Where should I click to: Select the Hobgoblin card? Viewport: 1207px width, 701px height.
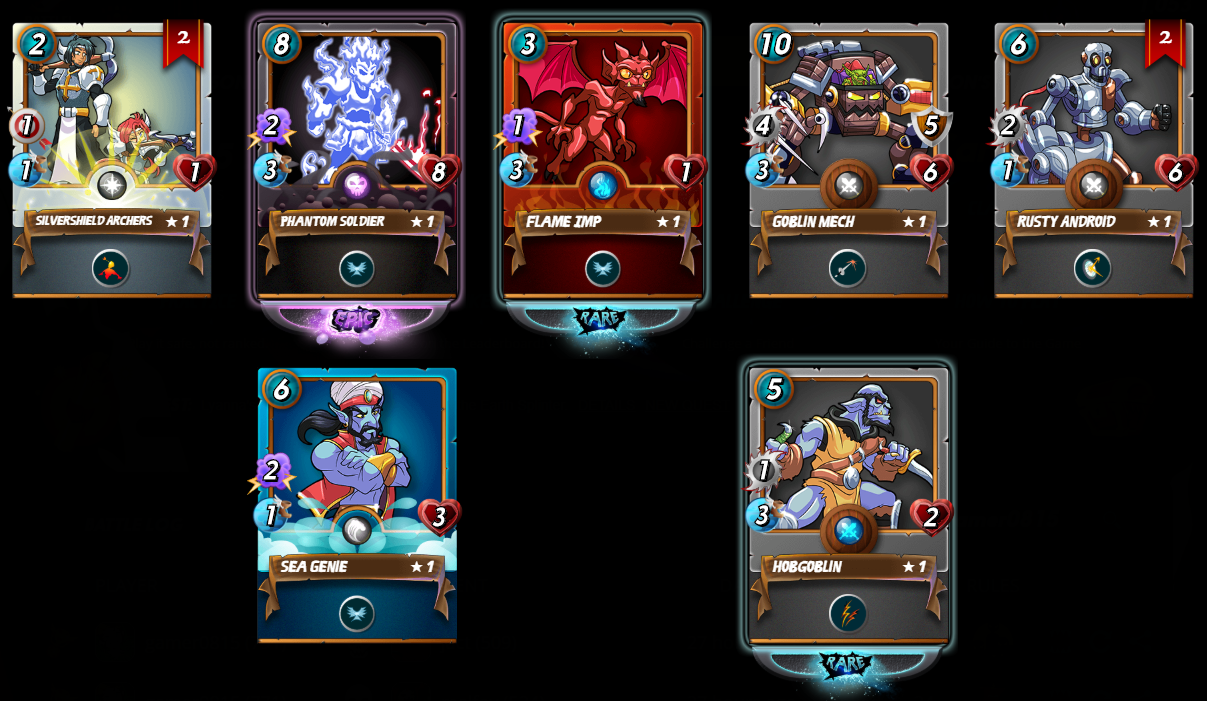pyautogui.click(x=848, y=505)
